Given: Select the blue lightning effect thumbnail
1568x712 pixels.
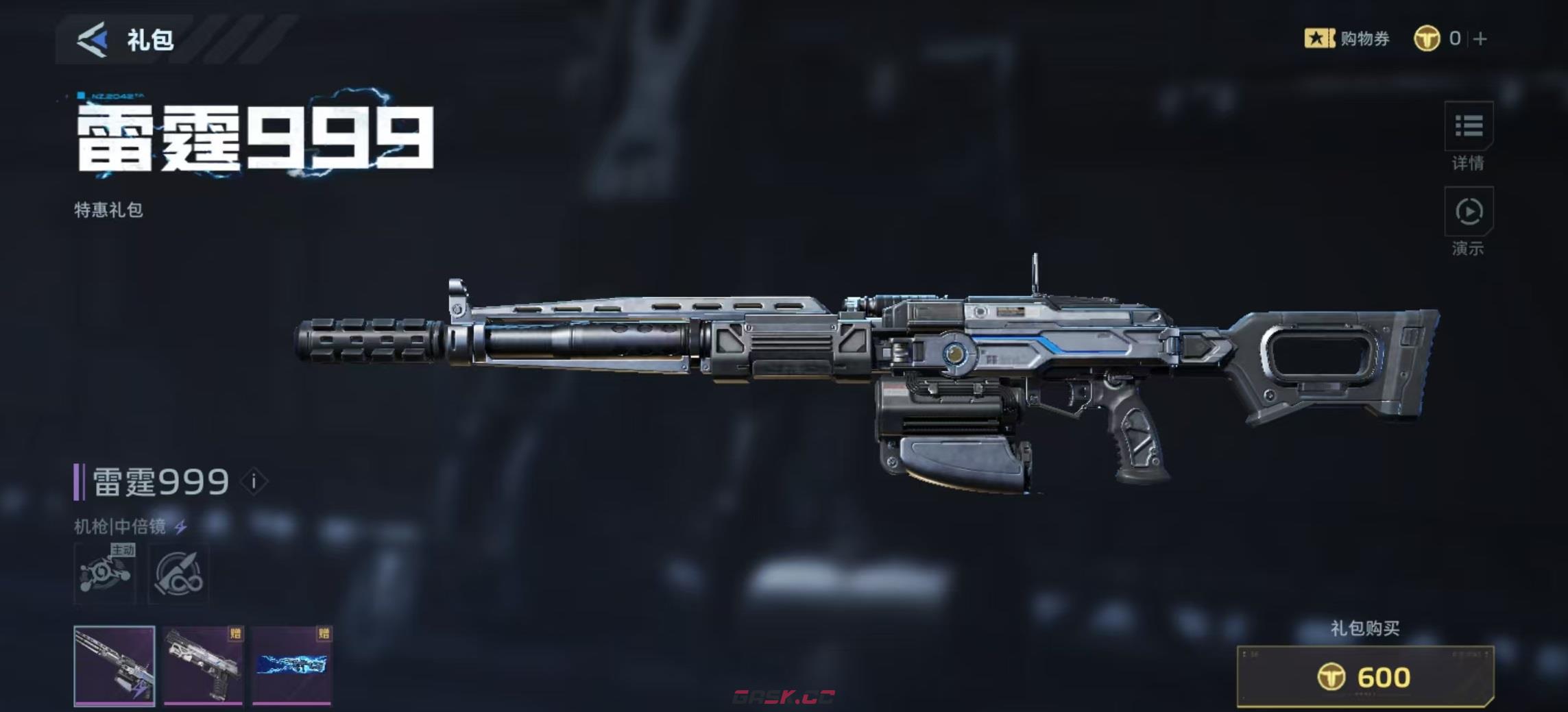Looking at the screenshot, I should (x=292, y=665).
